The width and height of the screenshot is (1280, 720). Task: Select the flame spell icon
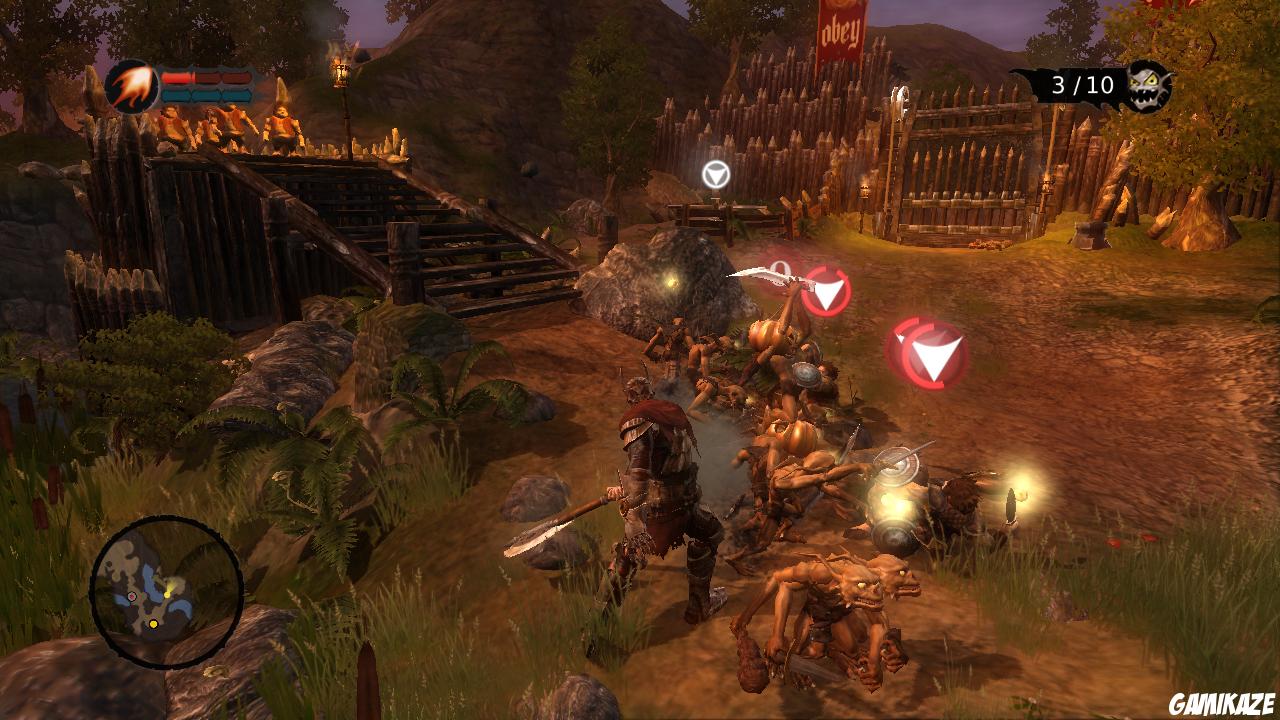(x=131, y=85)
